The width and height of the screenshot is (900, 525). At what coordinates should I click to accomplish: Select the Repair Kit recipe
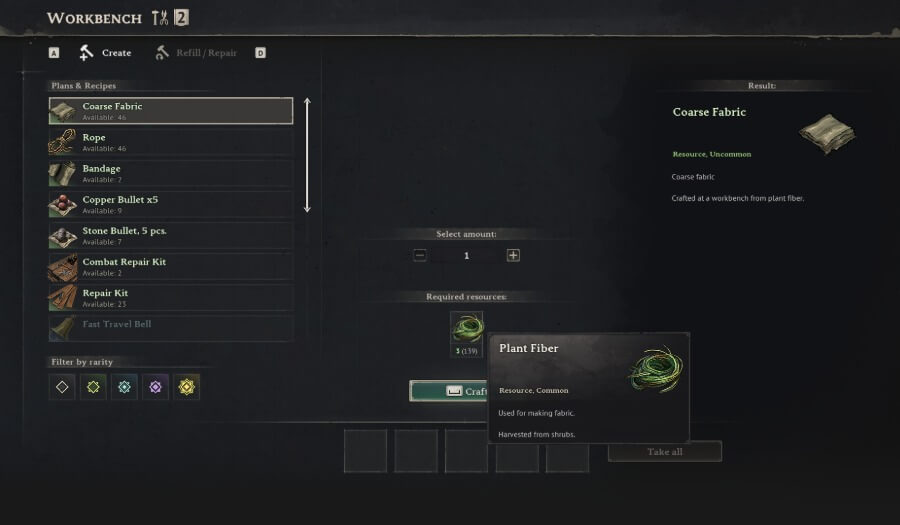171,298
